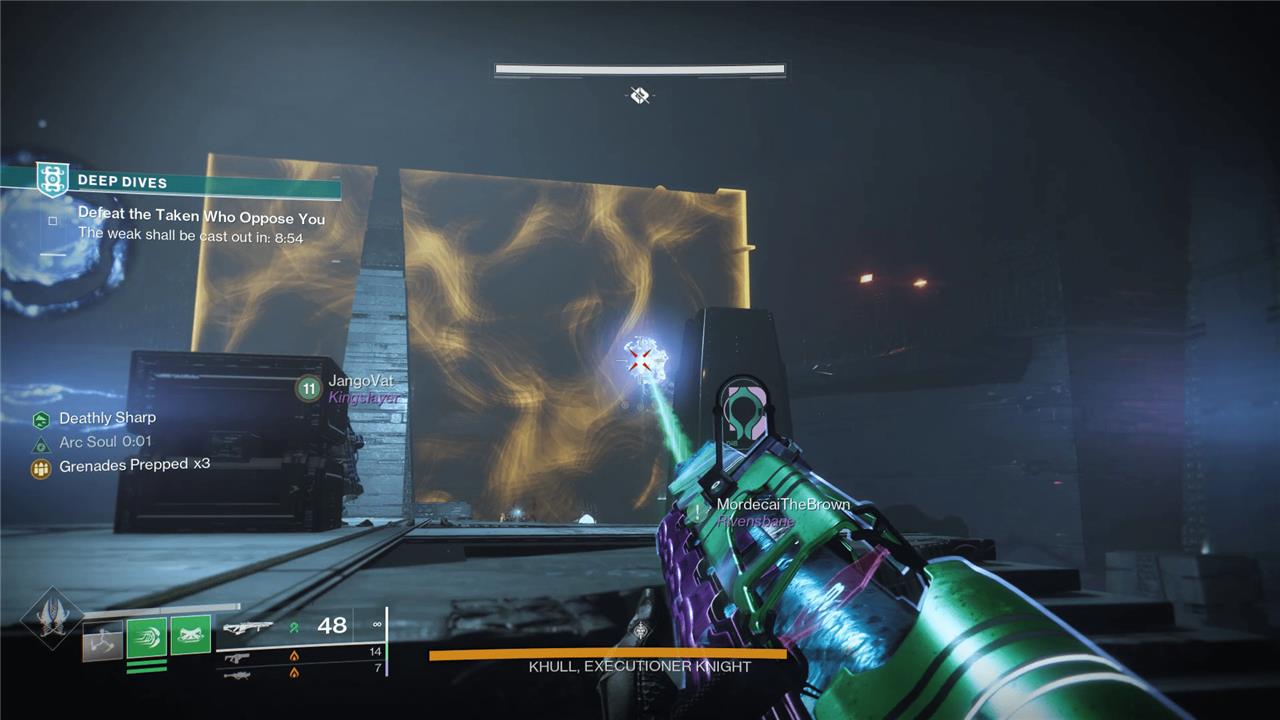
Task: Select the grey class ability icon
Action: 102,641
